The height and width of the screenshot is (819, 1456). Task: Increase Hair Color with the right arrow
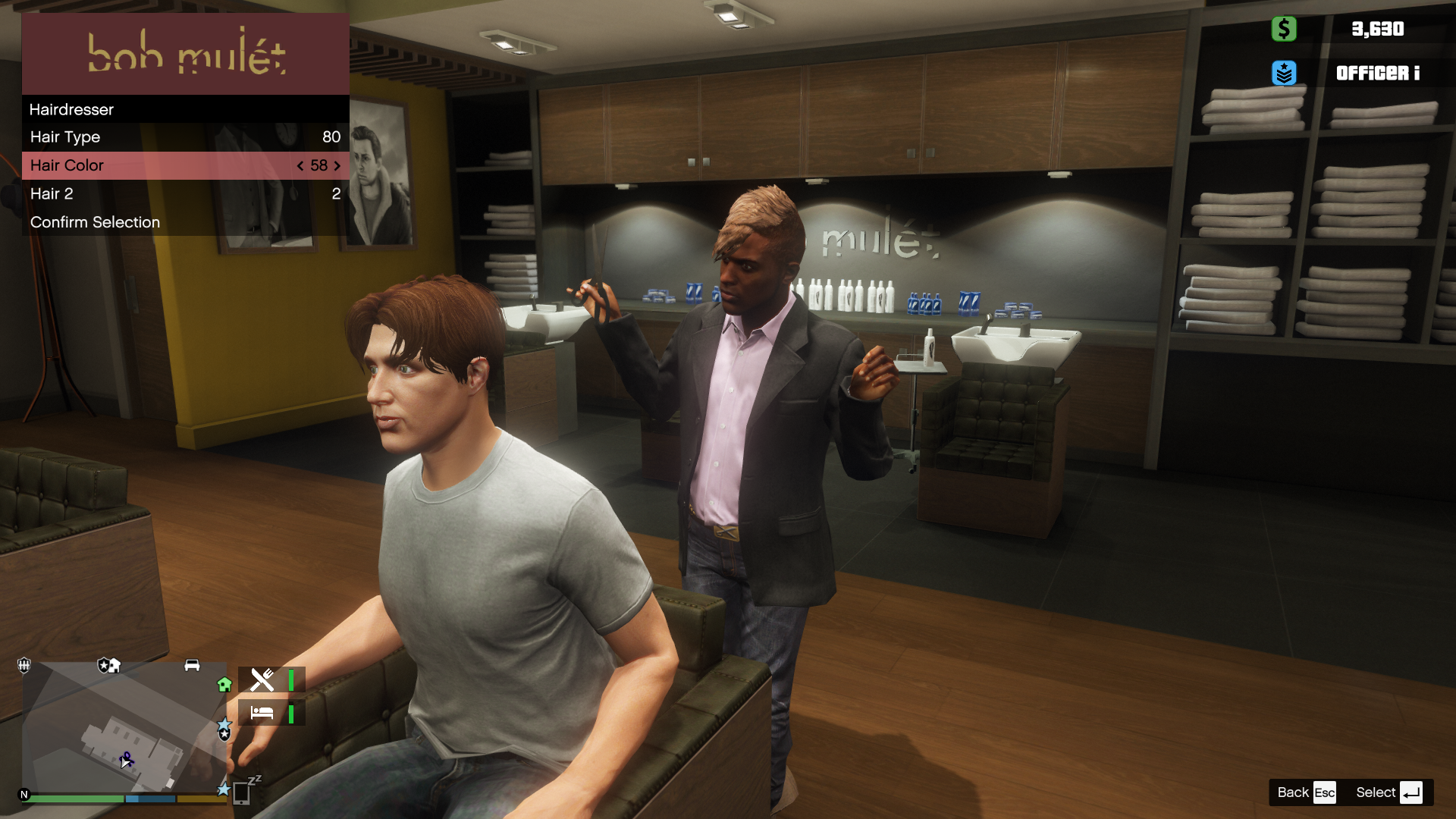pos(337,165)
